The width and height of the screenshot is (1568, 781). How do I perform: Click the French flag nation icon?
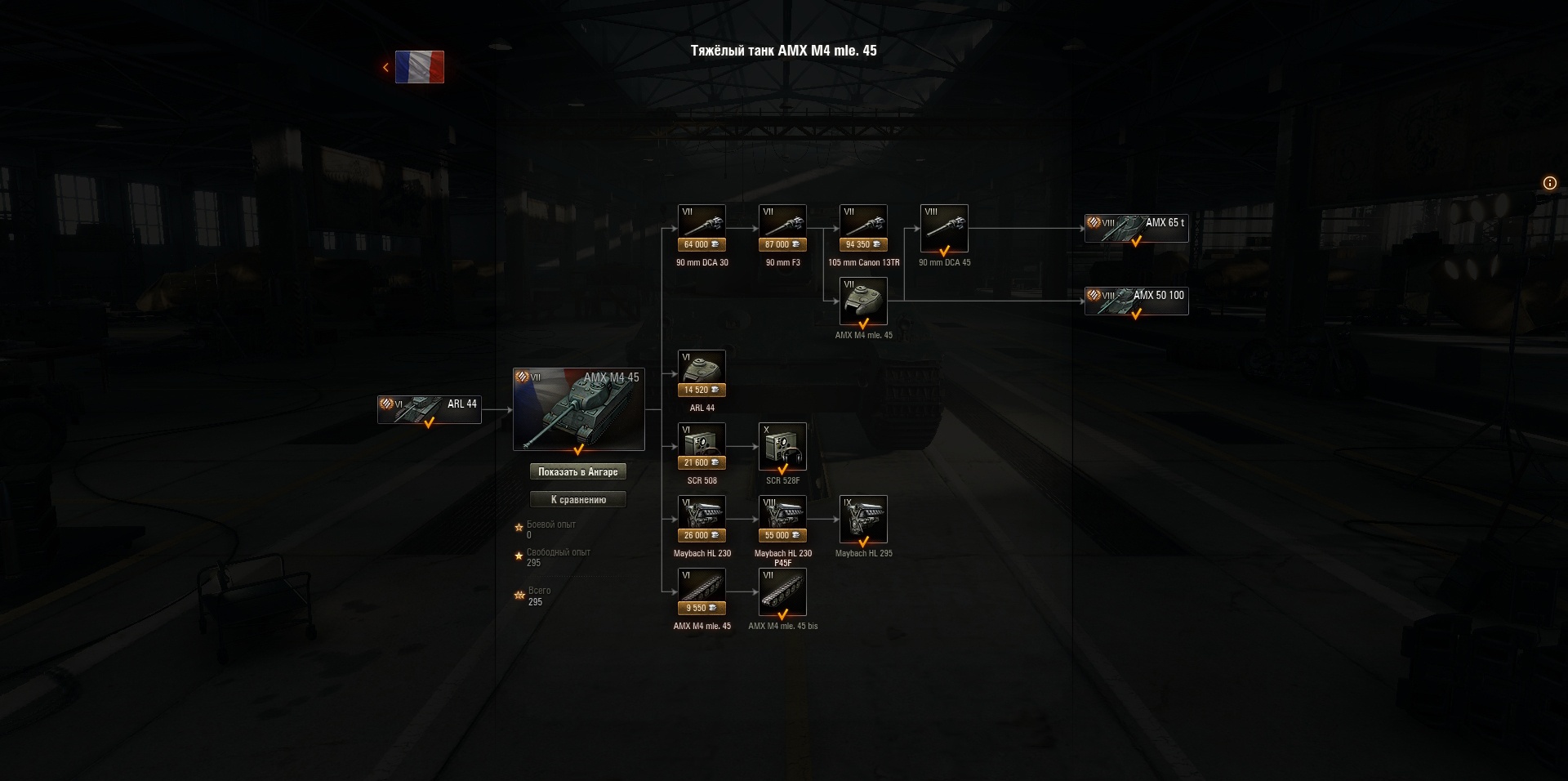419,66
